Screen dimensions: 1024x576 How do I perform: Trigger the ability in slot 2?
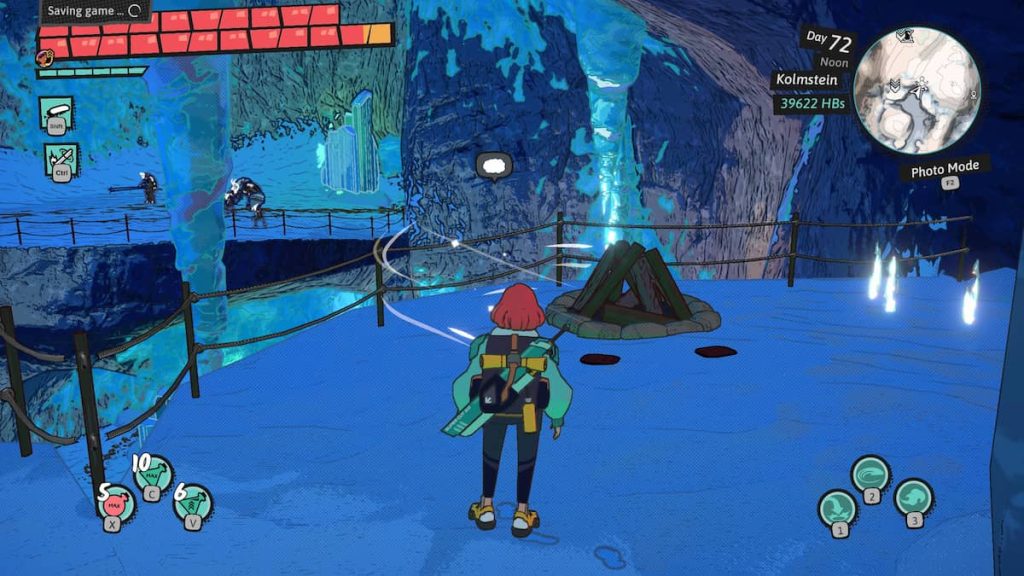[871, 474]
